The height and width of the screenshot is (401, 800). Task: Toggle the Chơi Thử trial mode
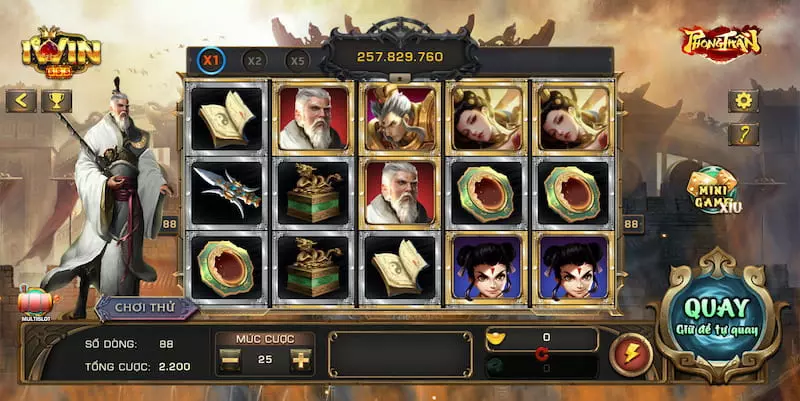point(146,308)
